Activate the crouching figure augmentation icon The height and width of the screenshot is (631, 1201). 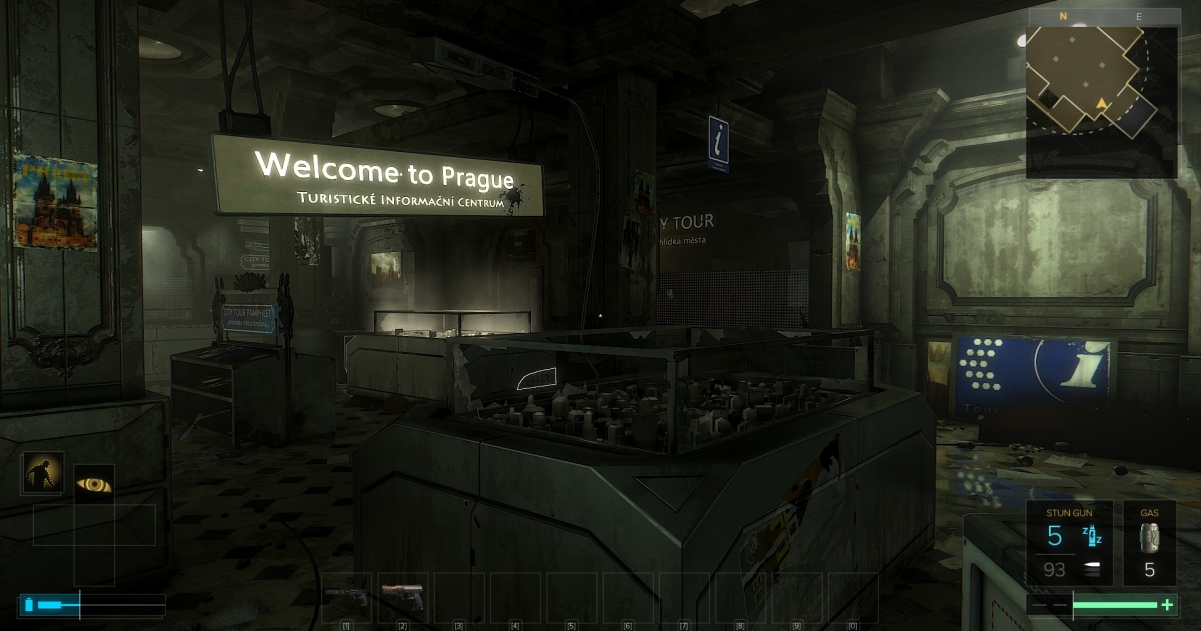click(43, 473)
